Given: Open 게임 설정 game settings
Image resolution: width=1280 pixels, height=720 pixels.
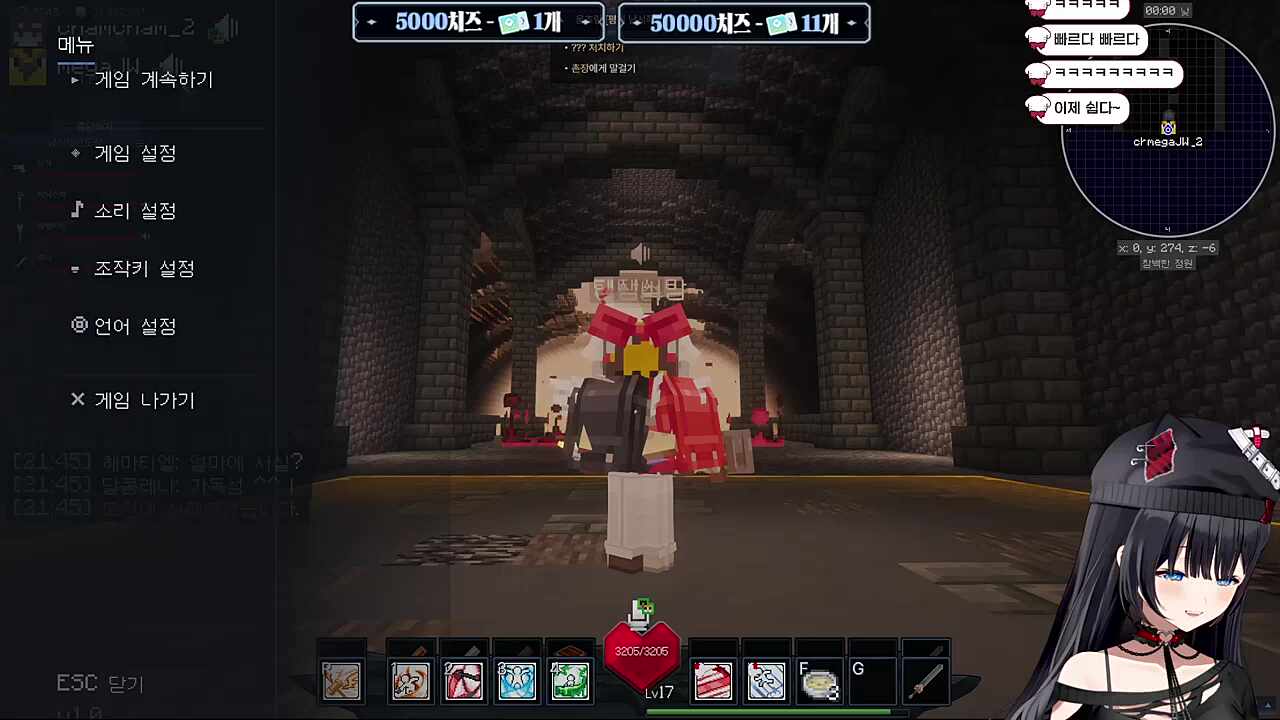Looking at the screenshot, I should (135, 153).
